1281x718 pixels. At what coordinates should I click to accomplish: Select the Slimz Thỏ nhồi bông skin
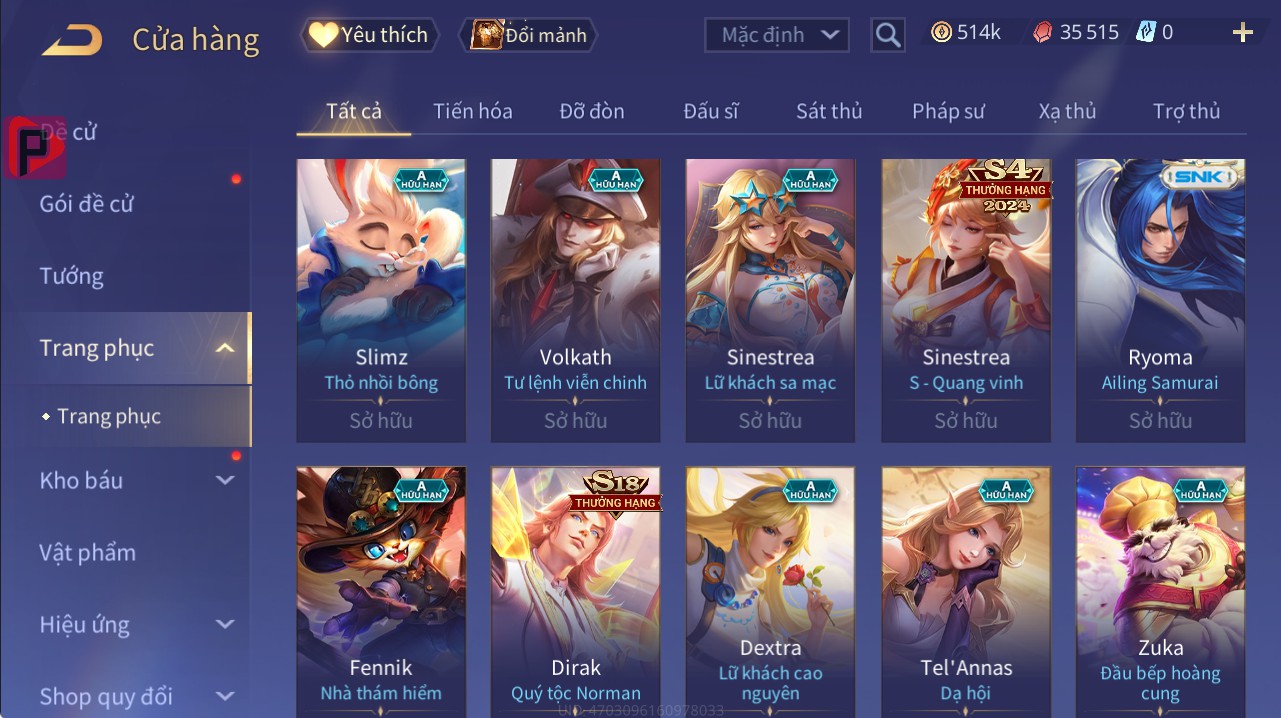click(381, 300)
